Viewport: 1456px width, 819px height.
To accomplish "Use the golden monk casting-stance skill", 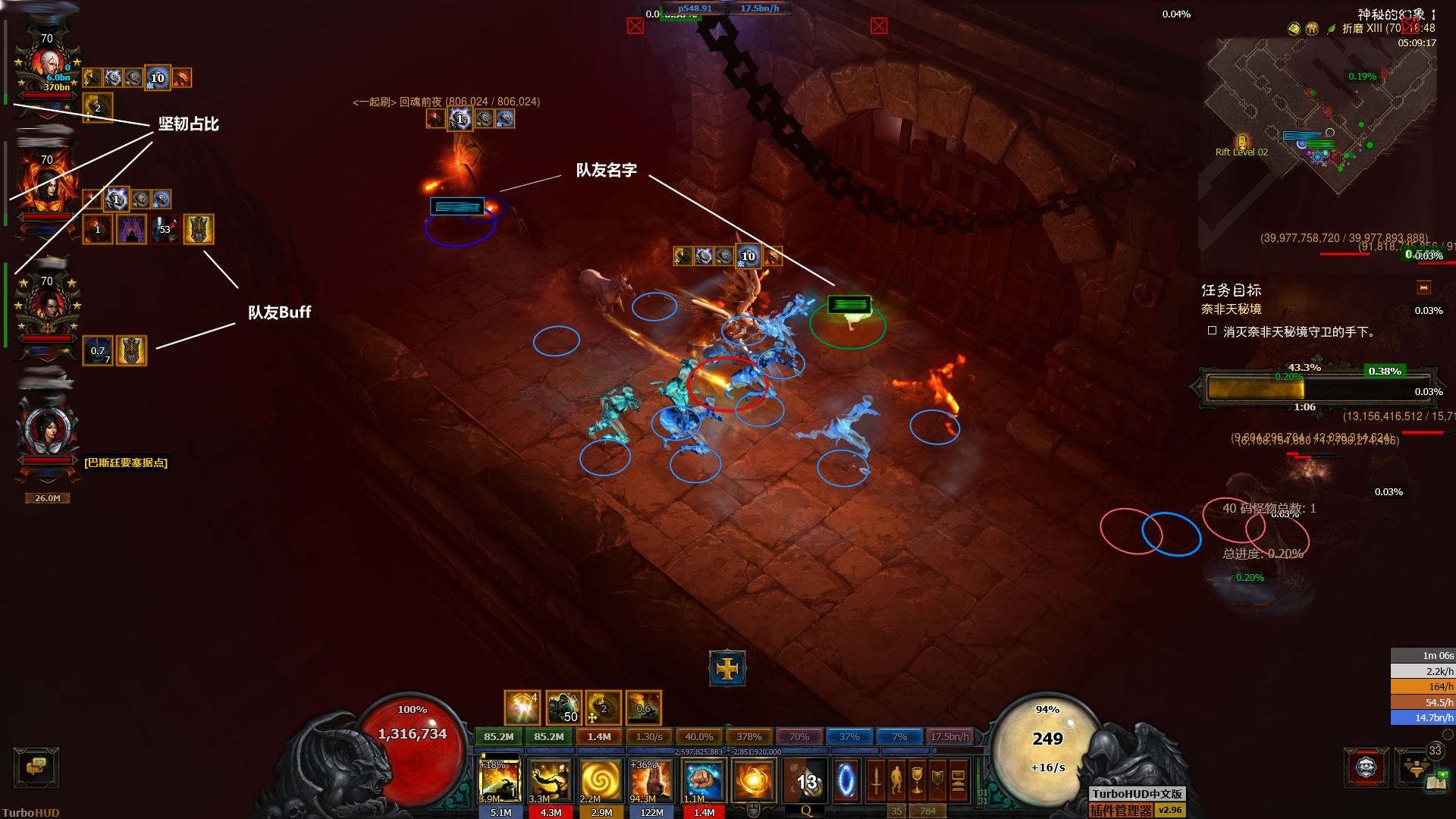I will tap(550, 780).
